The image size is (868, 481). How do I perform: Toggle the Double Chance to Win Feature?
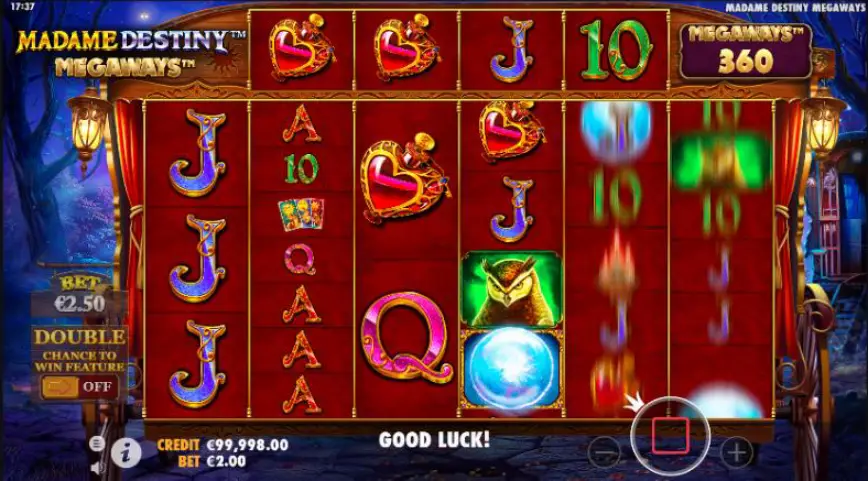point(79,386)
